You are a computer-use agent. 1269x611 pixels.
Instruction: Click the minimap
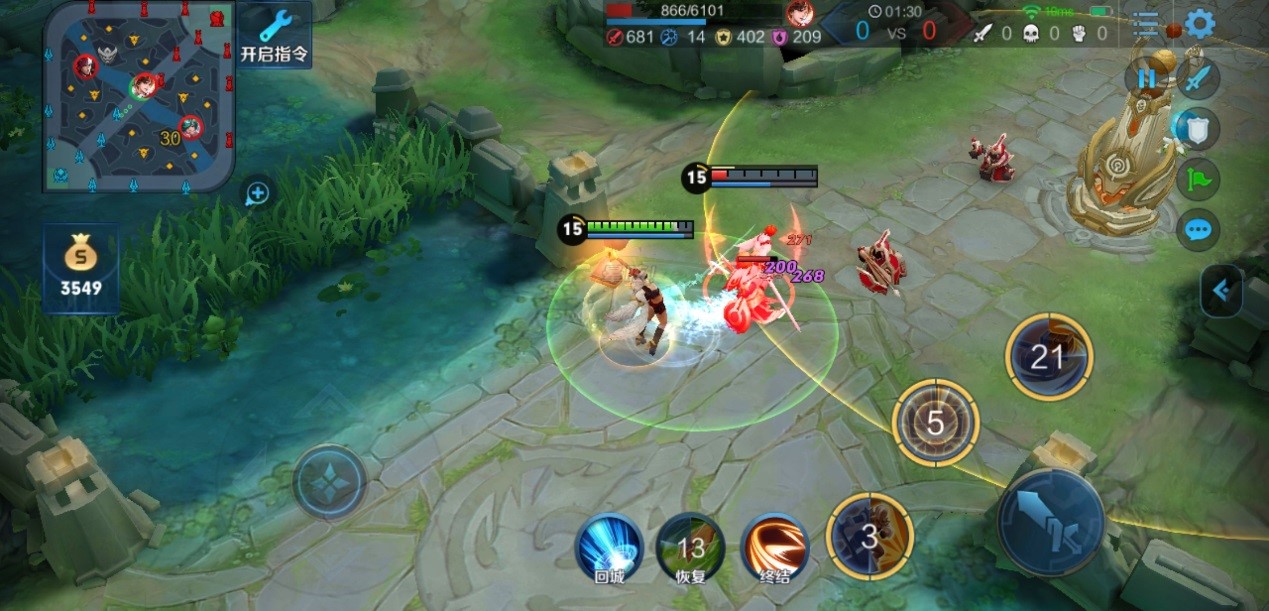point(139,97)
